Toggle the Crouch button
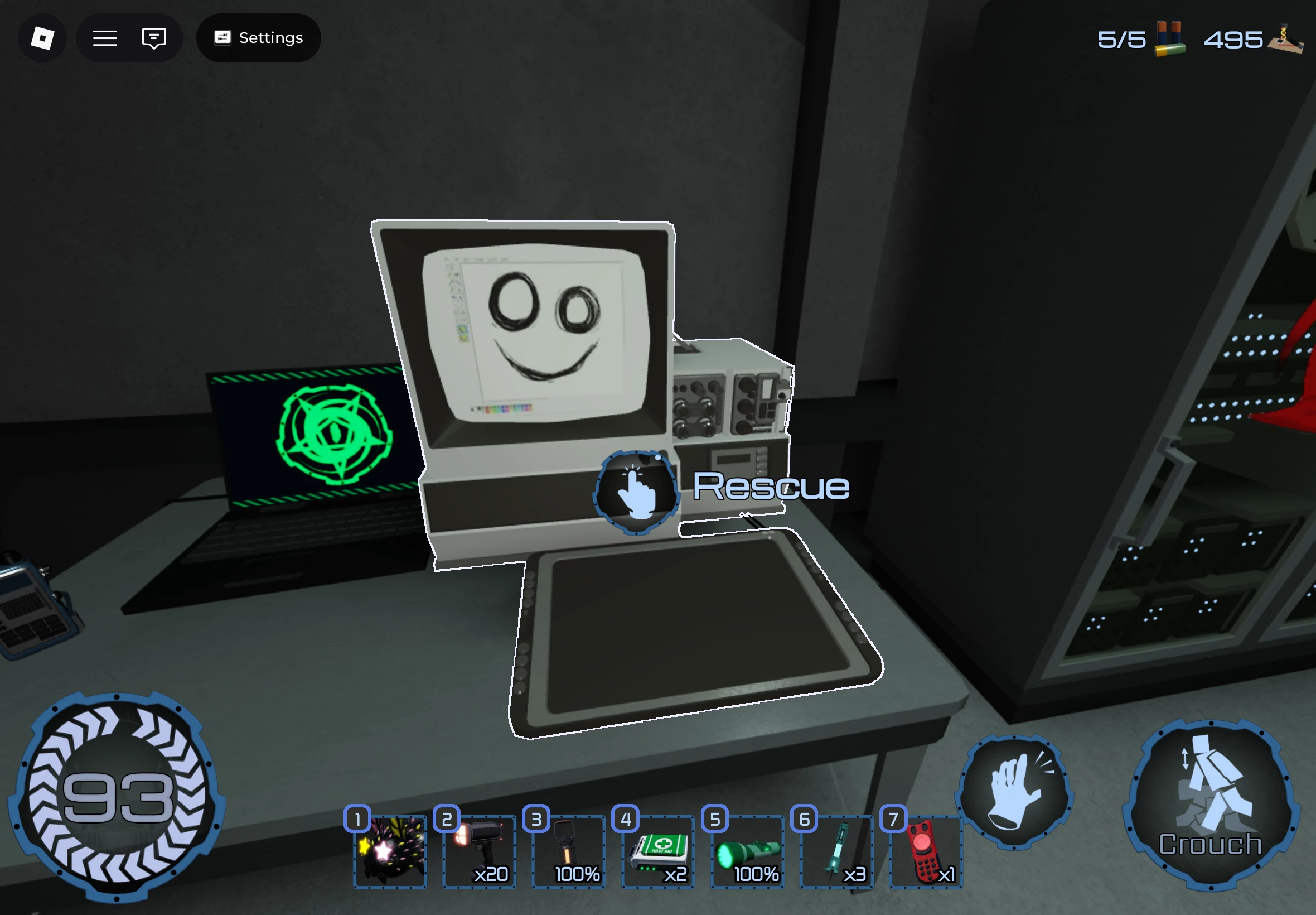 coord(1211,806)
